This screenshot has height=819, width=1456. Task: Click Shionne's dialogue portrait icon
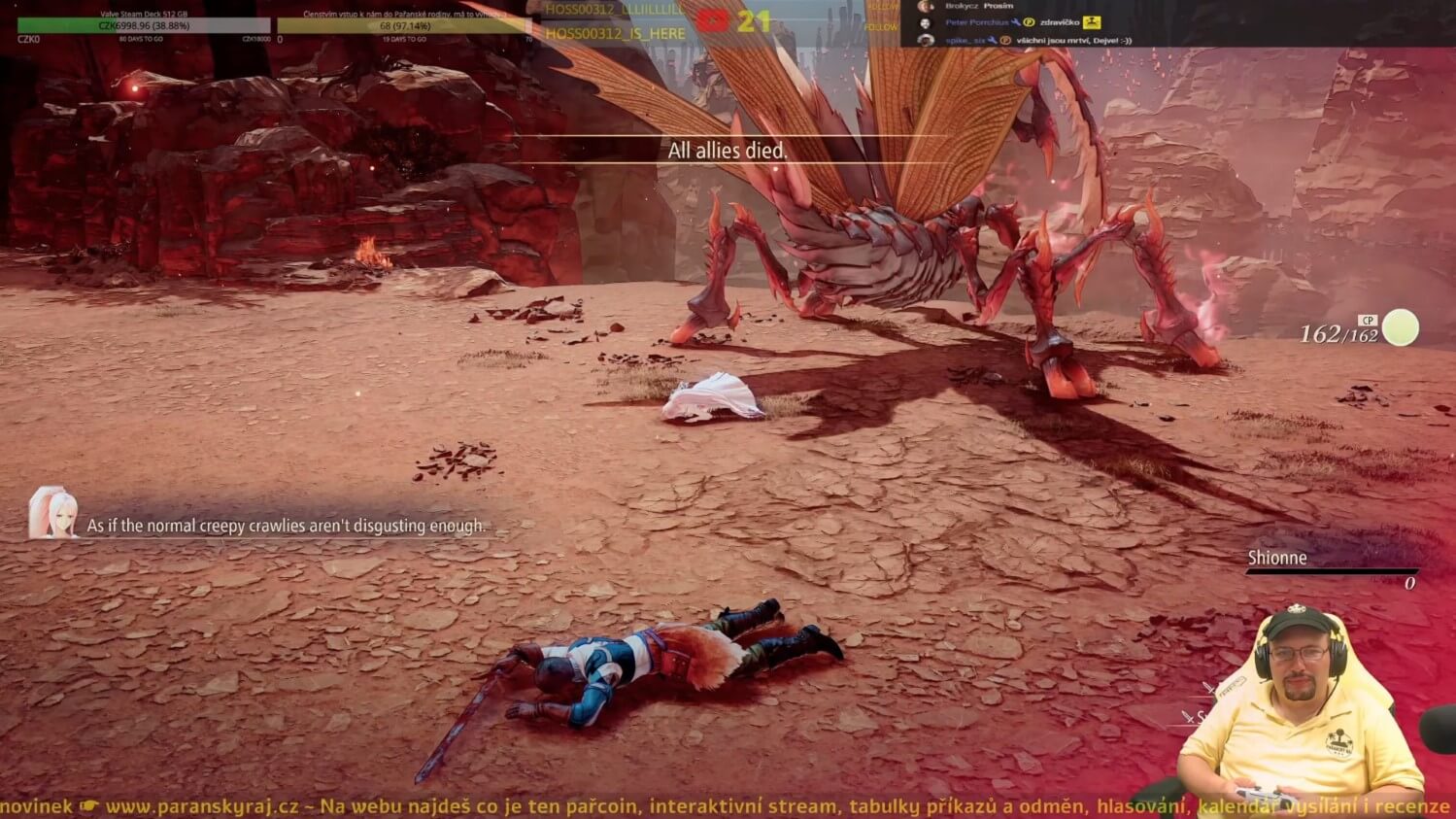click(x=52, y=513)
